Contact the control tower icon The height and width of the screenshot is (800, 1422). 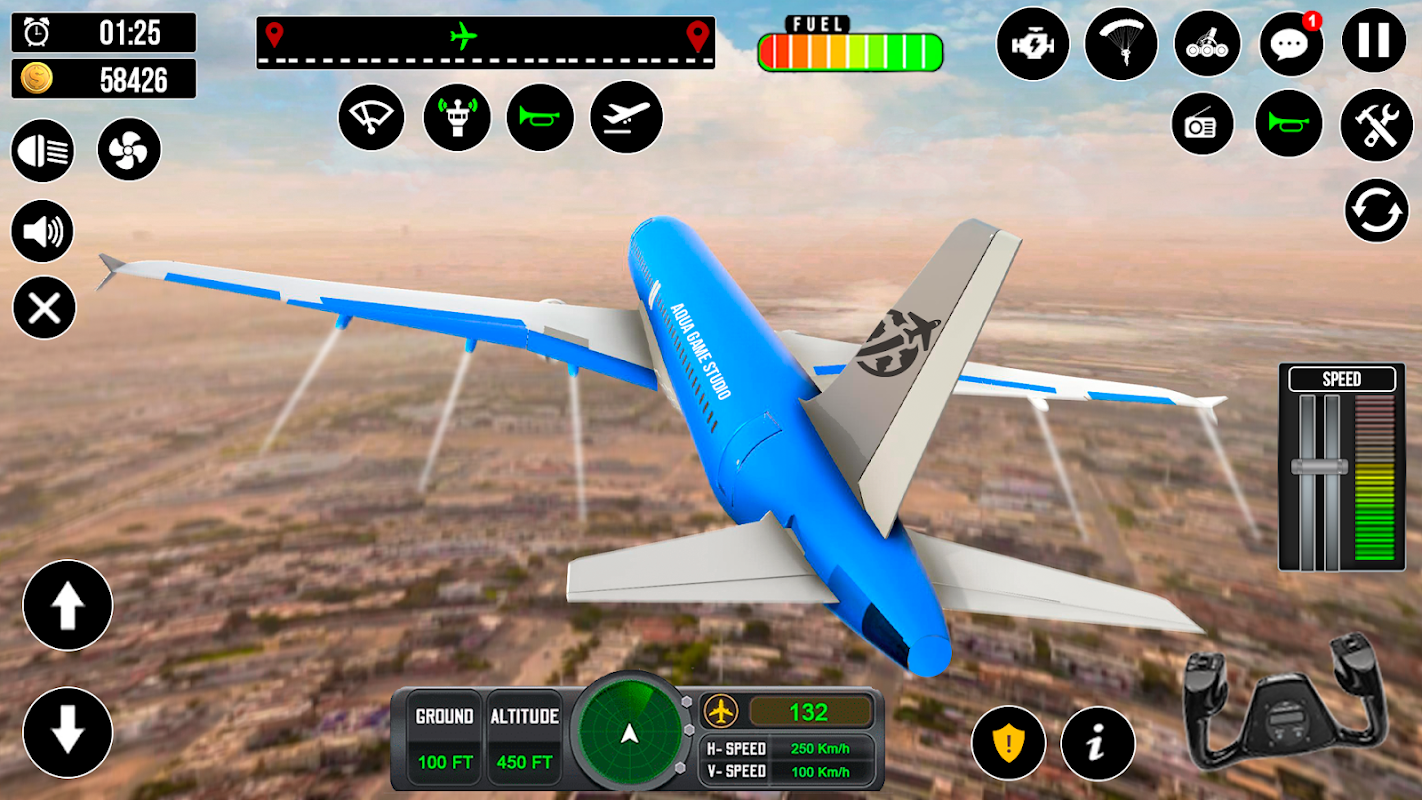pos(457,117)
